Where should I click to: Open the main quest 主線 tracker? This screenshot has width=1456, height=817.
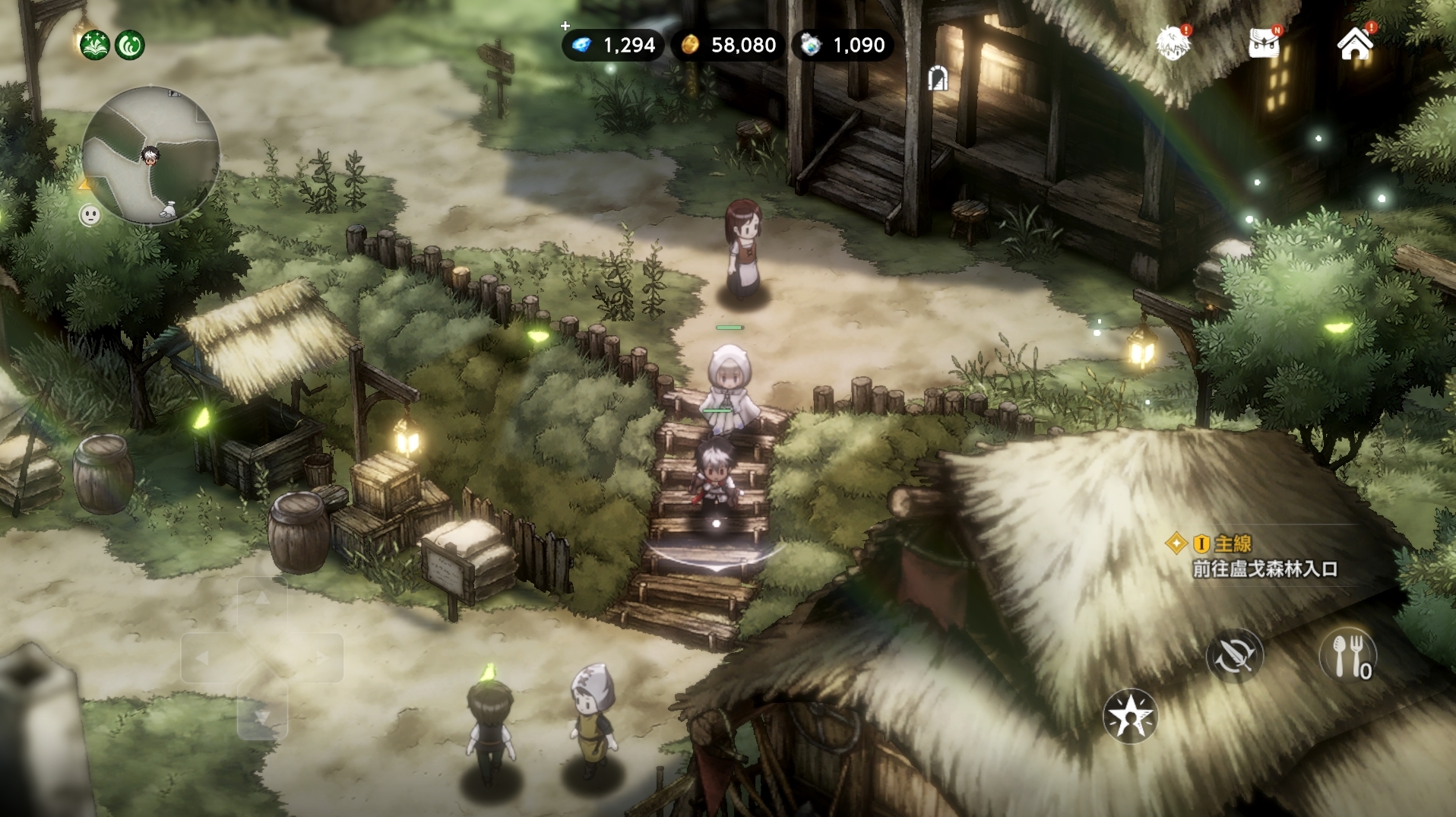click(1265, 556)
